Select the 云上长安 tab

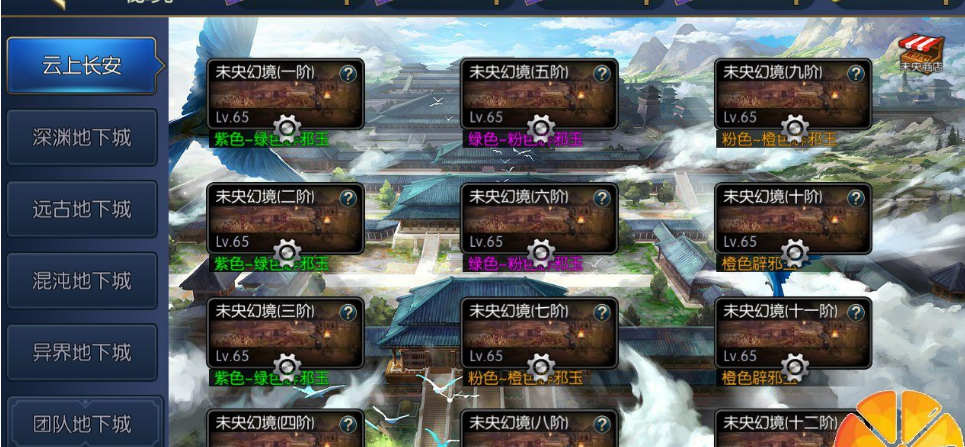(82, 66)
